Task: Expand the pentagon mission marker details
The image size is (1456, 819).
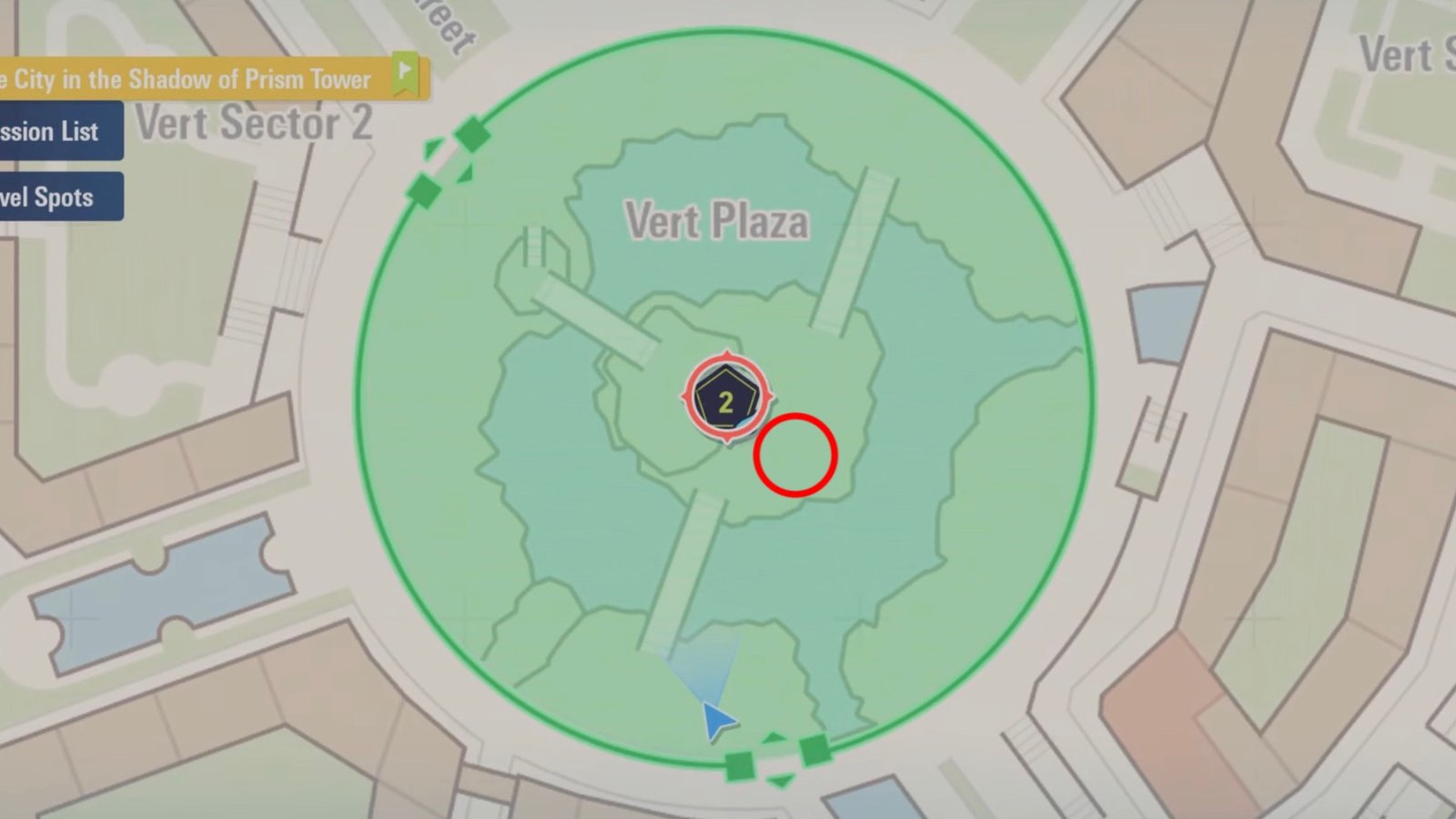Action: [726, 398]
